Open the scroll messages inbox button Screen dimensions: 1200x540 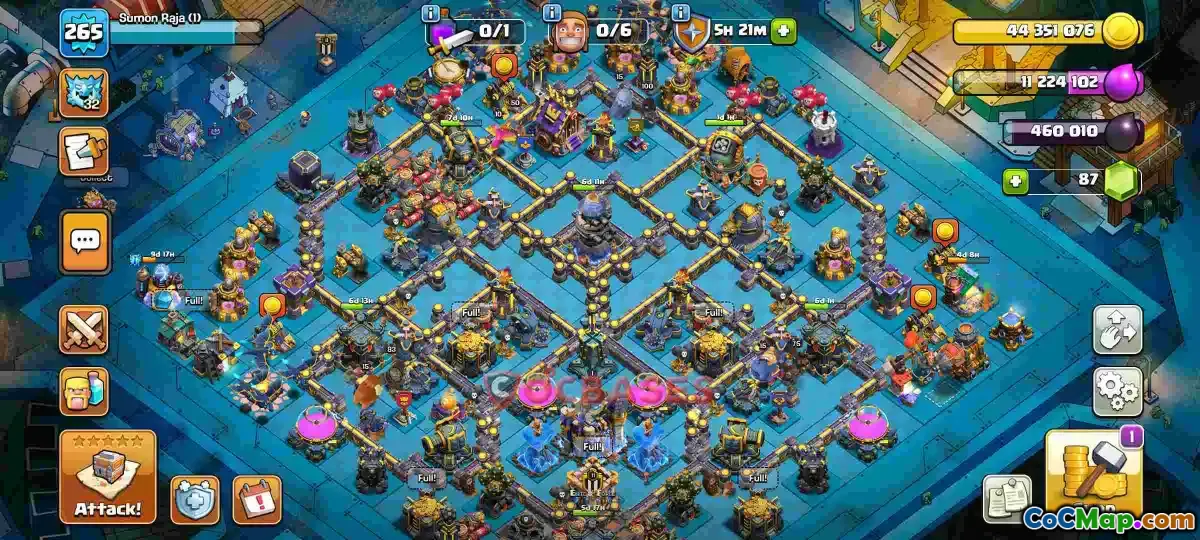[85, 151]
